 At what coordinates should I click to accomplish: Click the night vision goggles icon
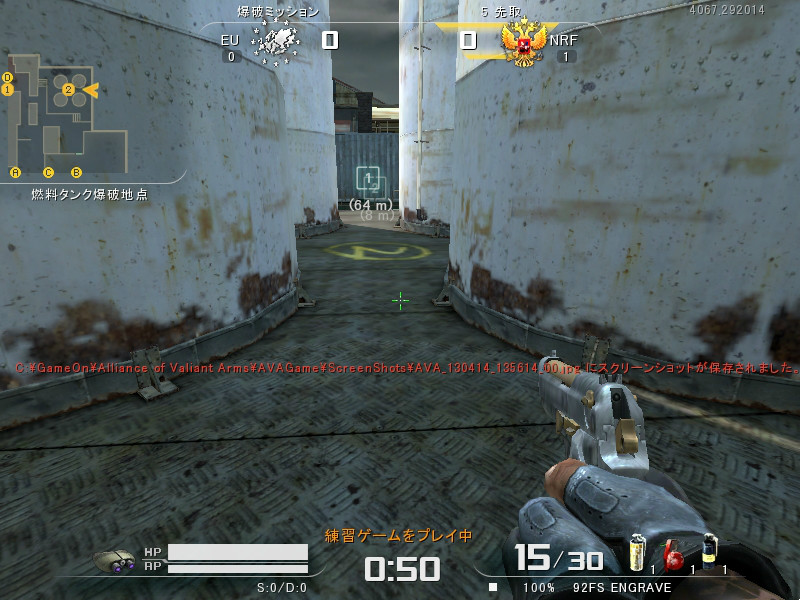[x=115, y=562]
